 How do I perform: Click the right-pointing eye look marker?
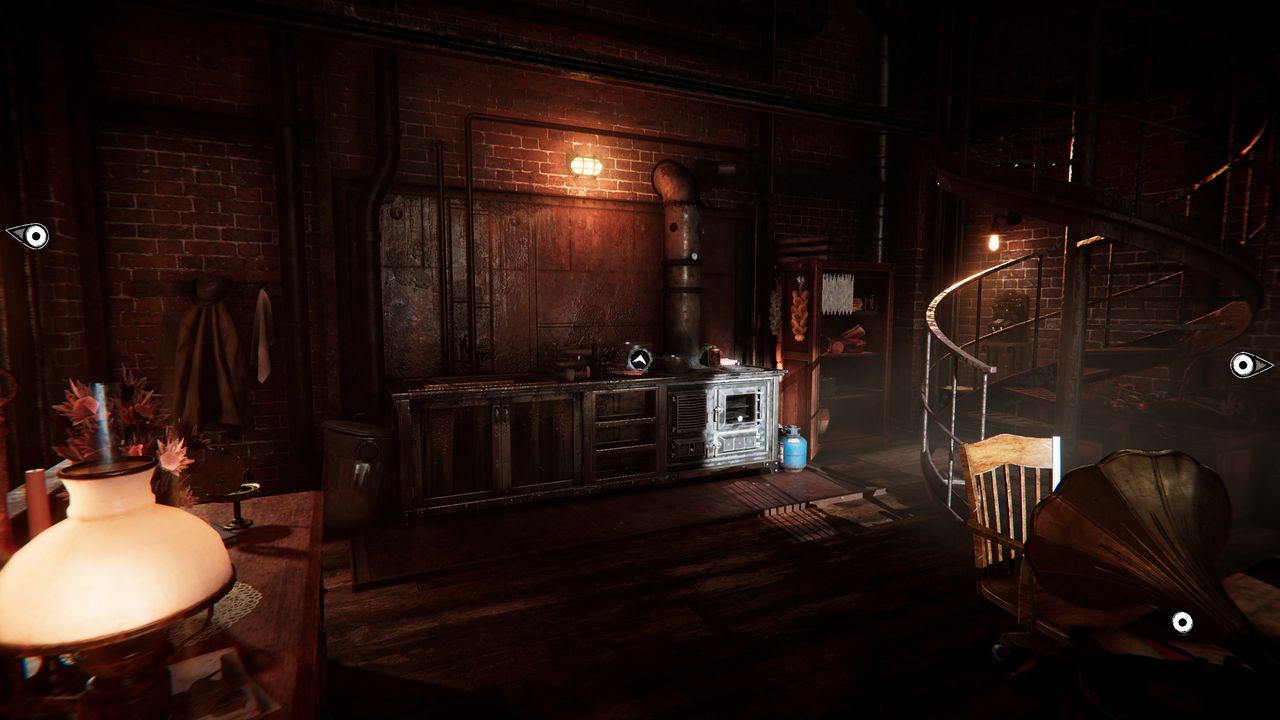[1249, 365]
